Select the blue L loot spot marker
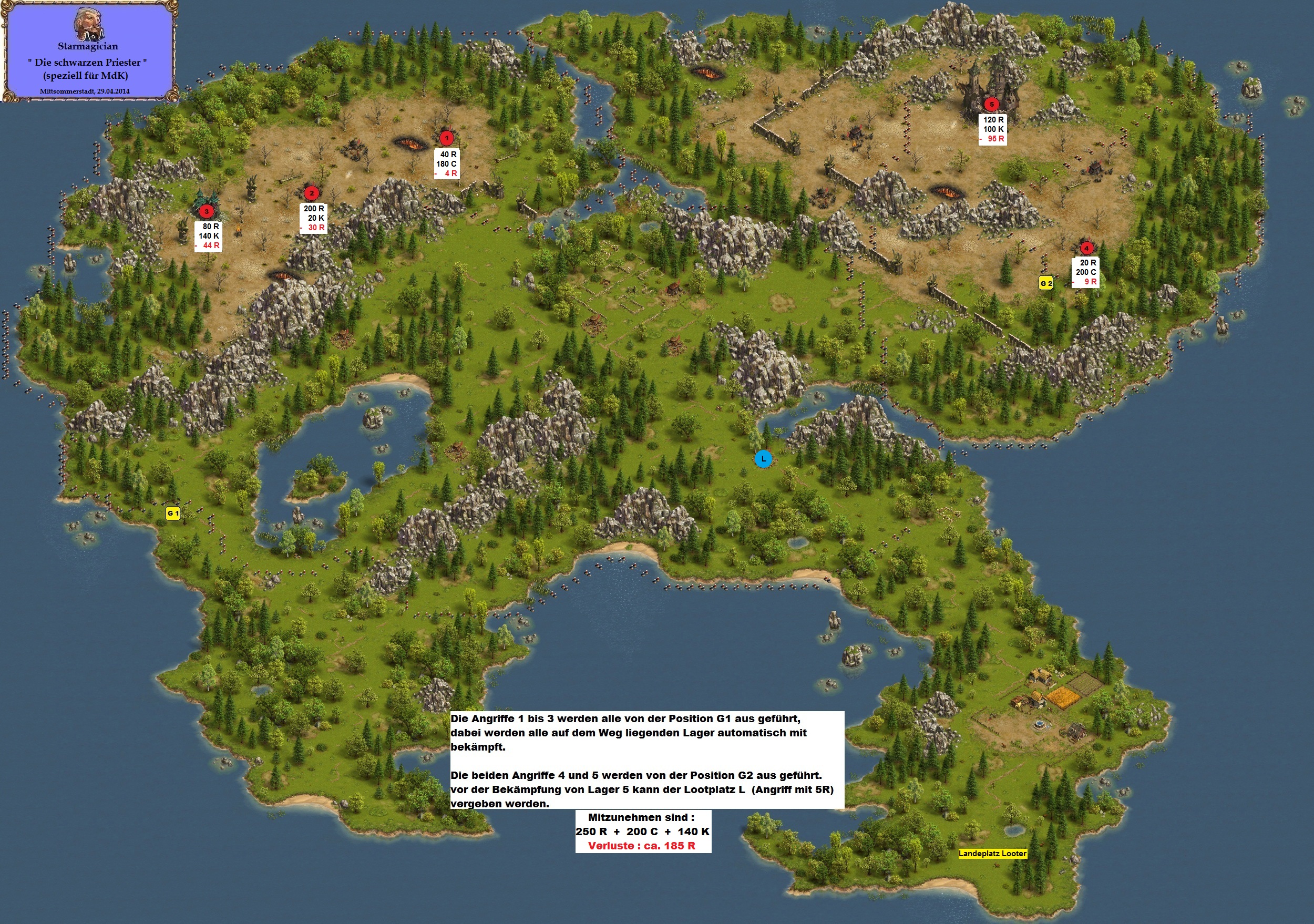Screen dimensions: 1314x924 pyautogui.click(x=763, y=458)
